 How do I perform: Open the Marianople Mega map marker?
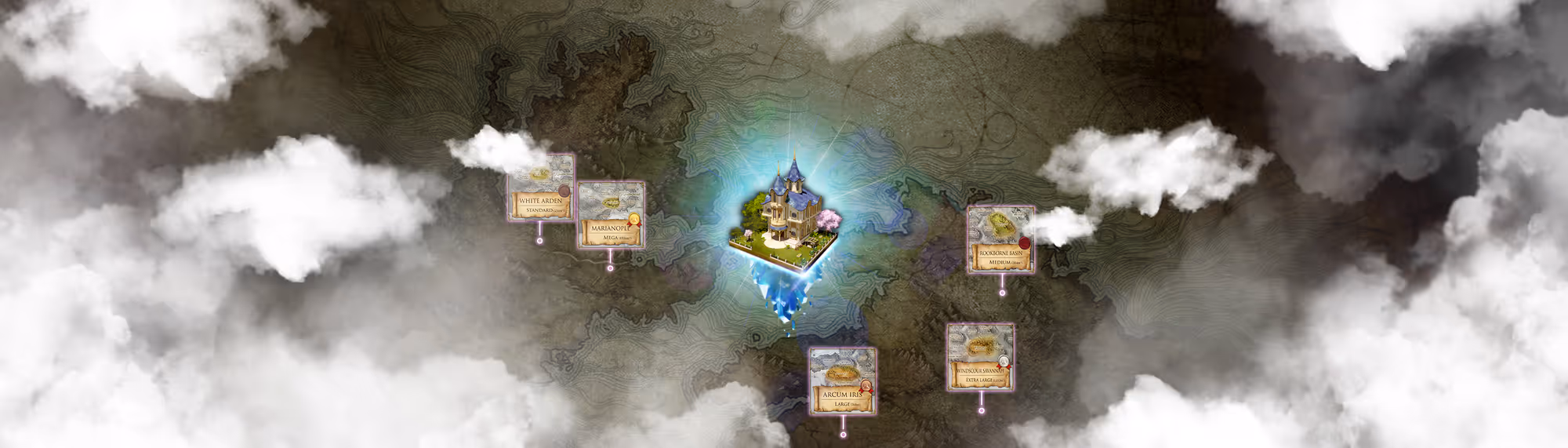611,216
